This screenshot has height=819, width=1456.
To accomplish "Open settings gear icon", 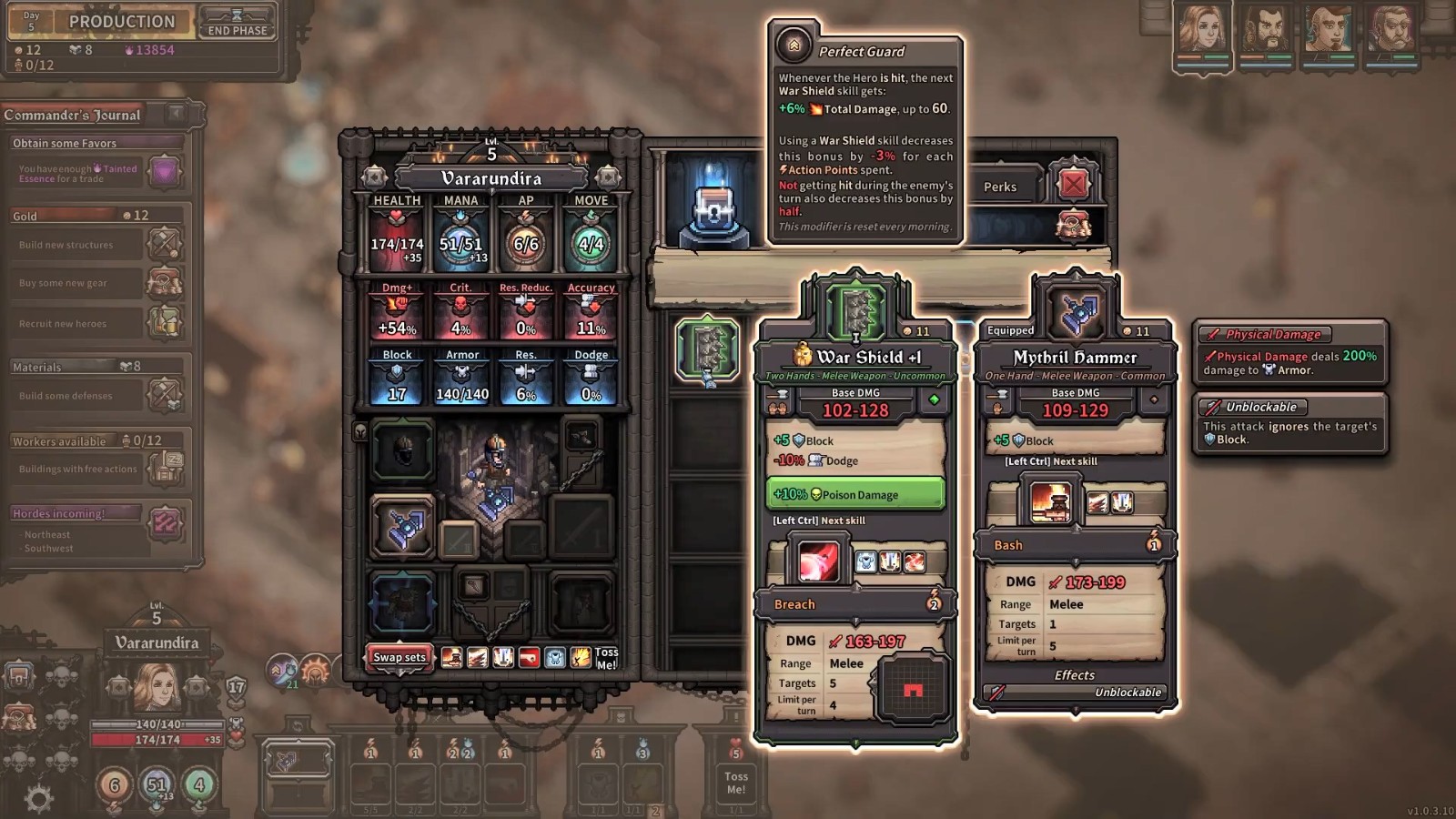I will (x=38, y=799).
